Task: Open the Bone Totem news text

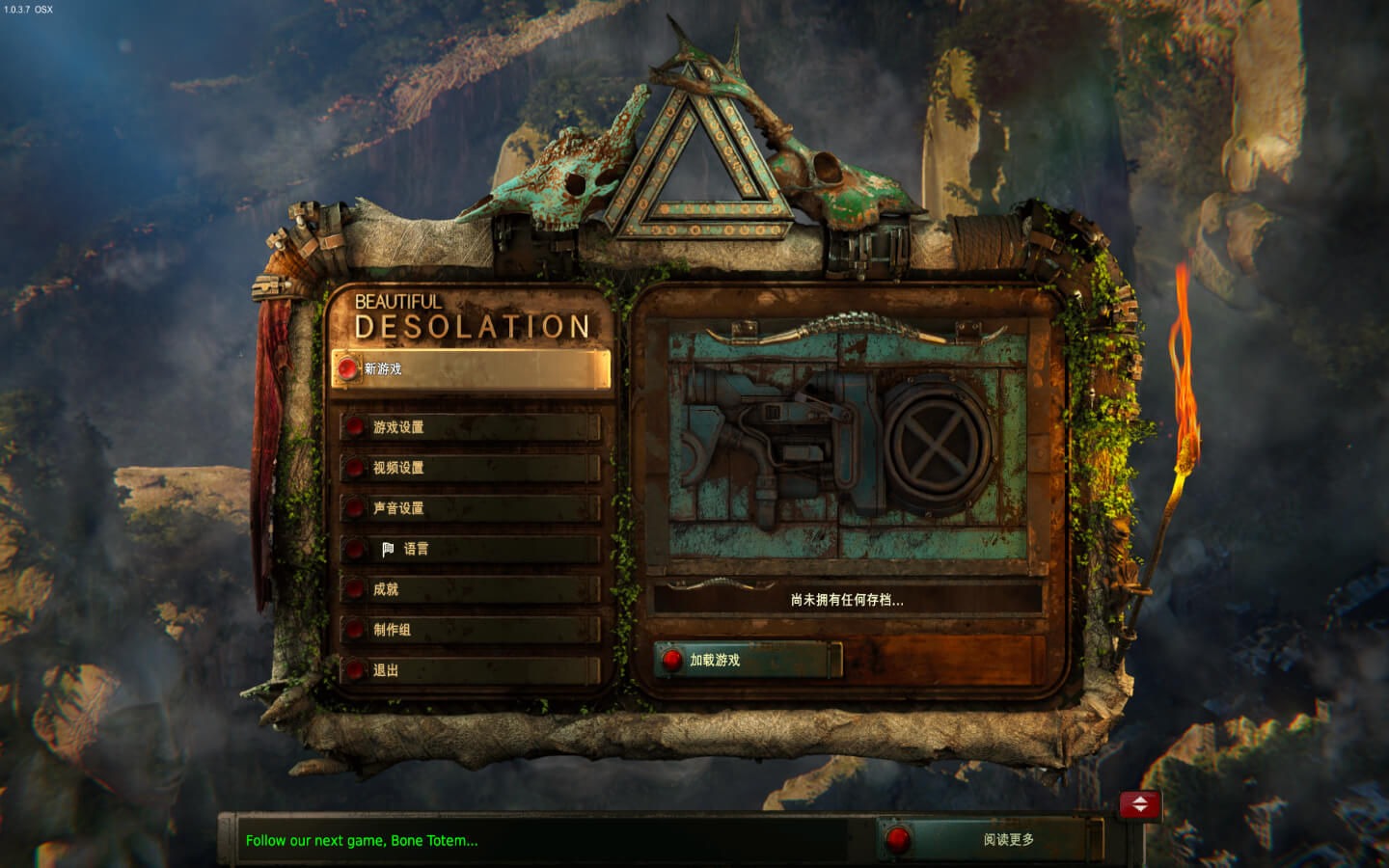Action: pyautogui.click(x=362, y=841)
